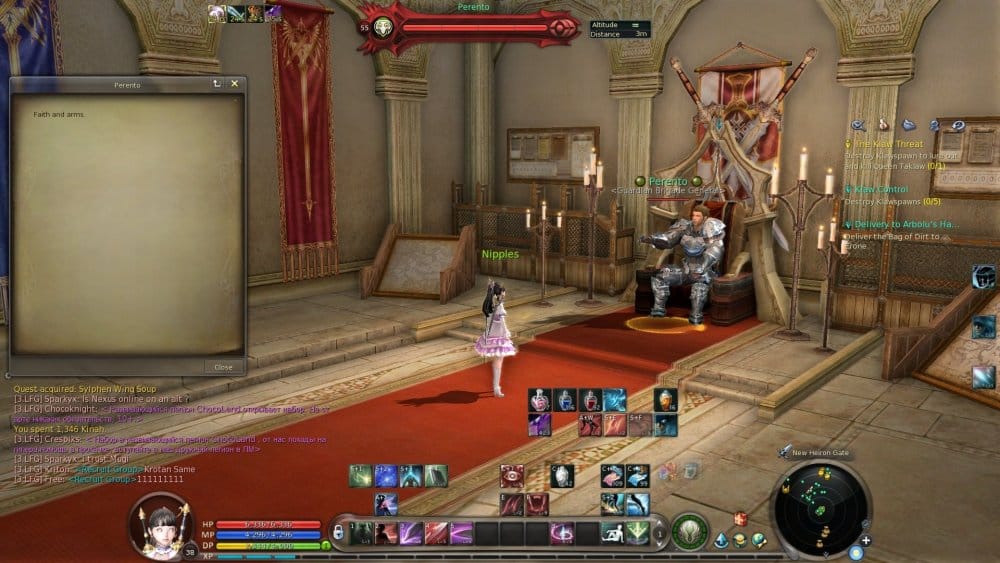This screenshot has height=563, width=1000.
Task: Activate the sitting rest skill icon
Action: pyautogui.click(x=613, y=533)
